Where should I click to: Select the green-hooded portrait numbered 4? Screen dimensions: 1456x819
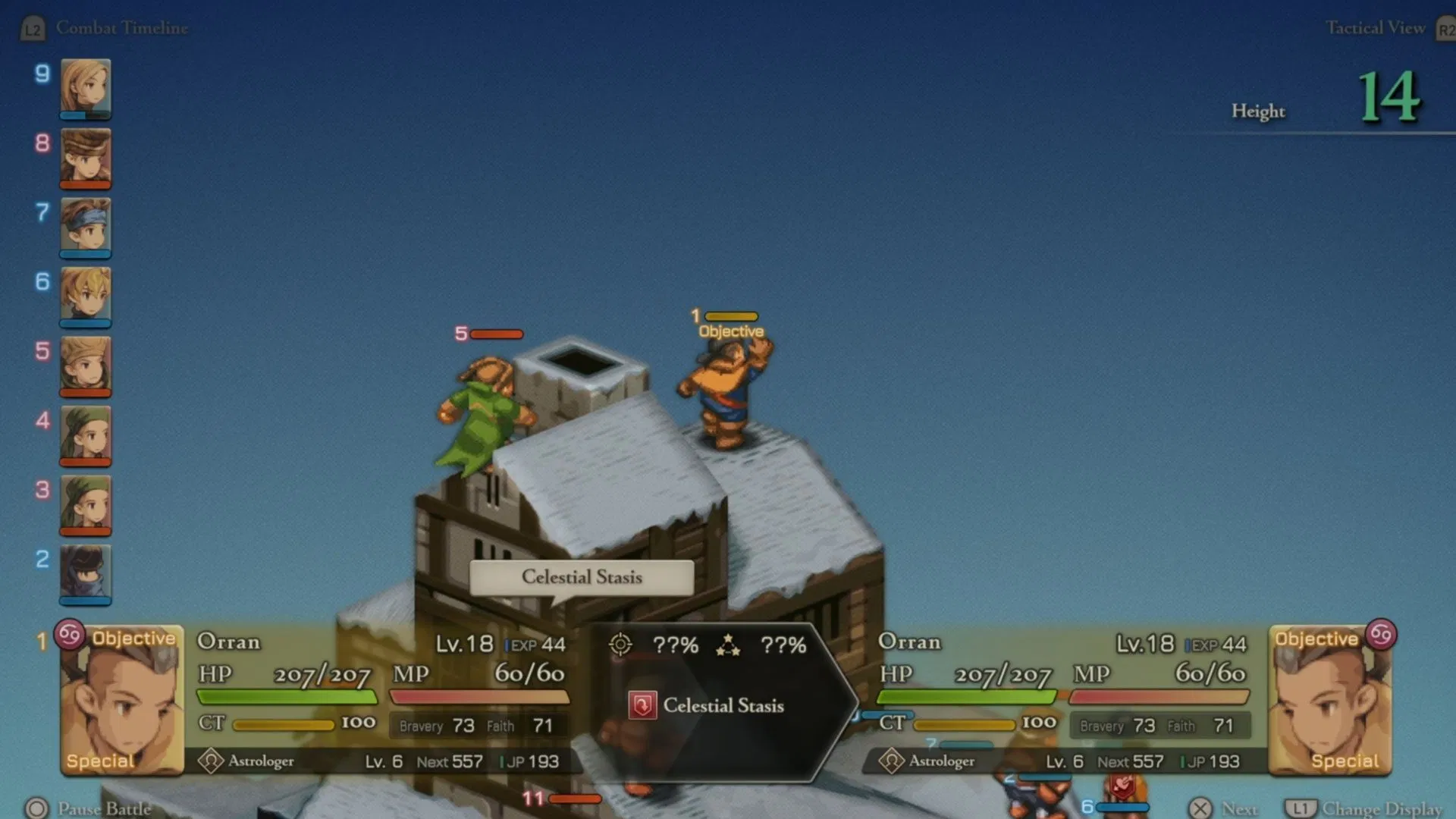tap(86, 434)
